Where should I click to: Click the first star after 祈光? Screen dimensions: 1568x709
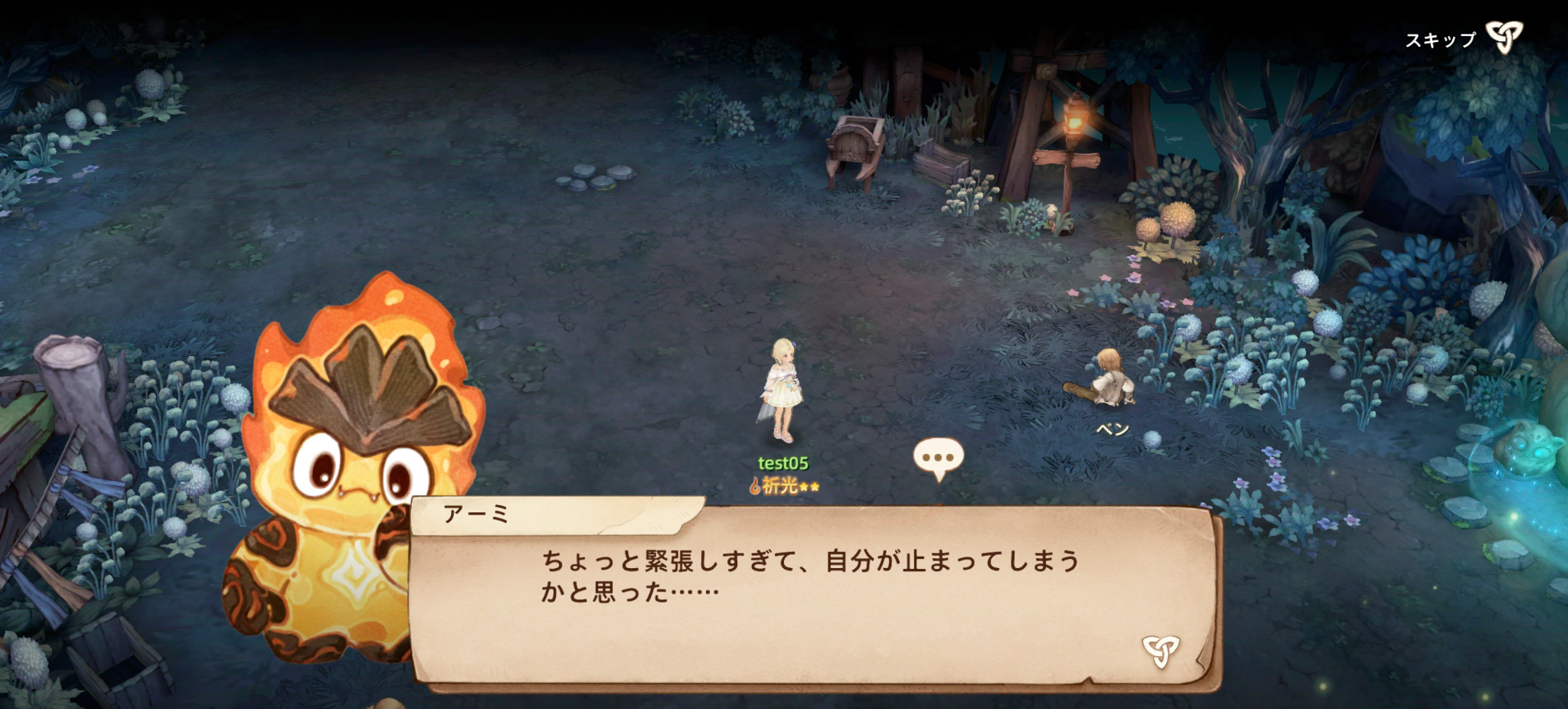pyautogui.click(x=803, y=488)
